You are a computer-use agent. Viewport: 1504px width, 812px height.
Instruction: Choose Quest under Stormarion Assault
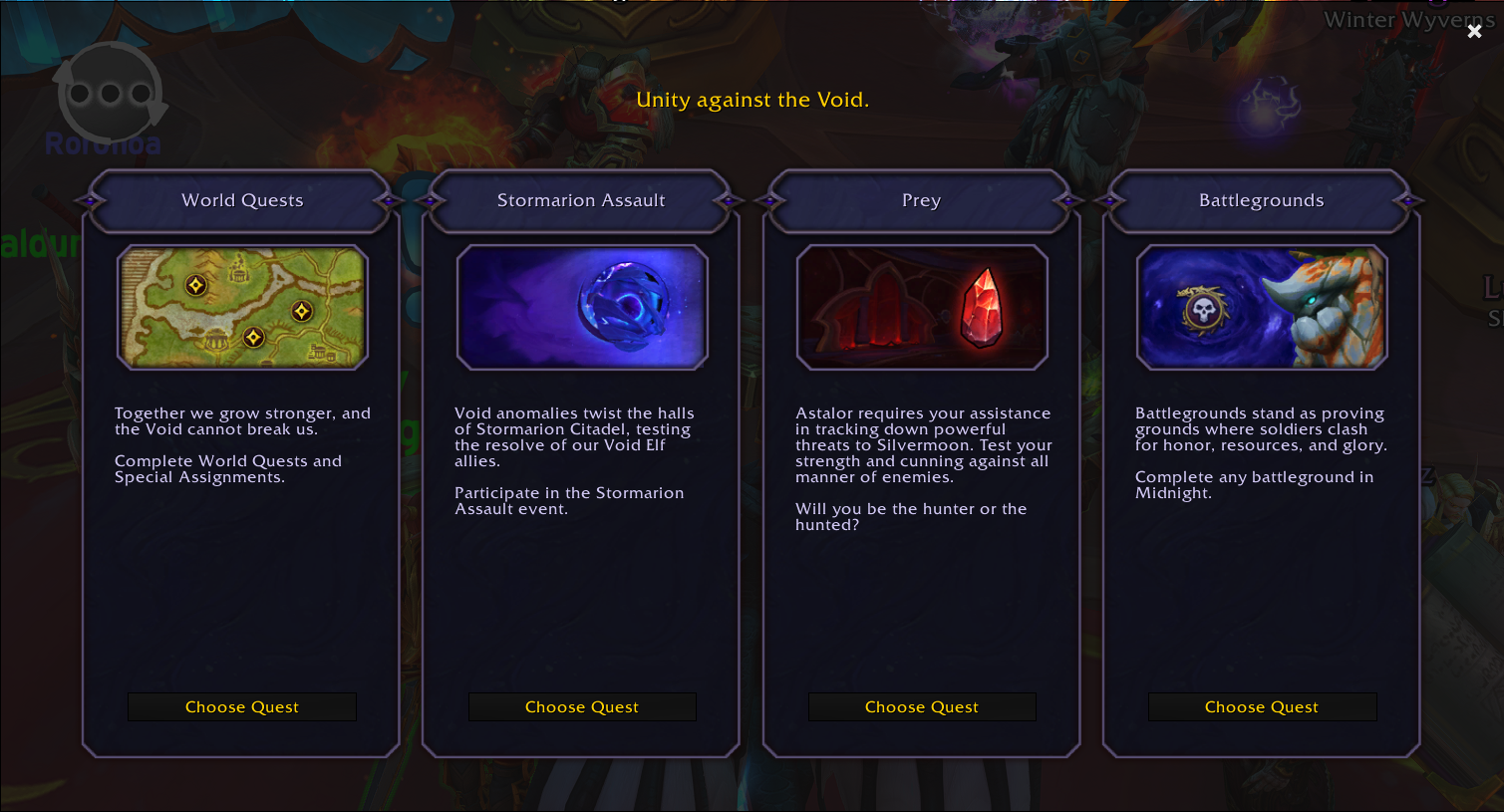582,706
